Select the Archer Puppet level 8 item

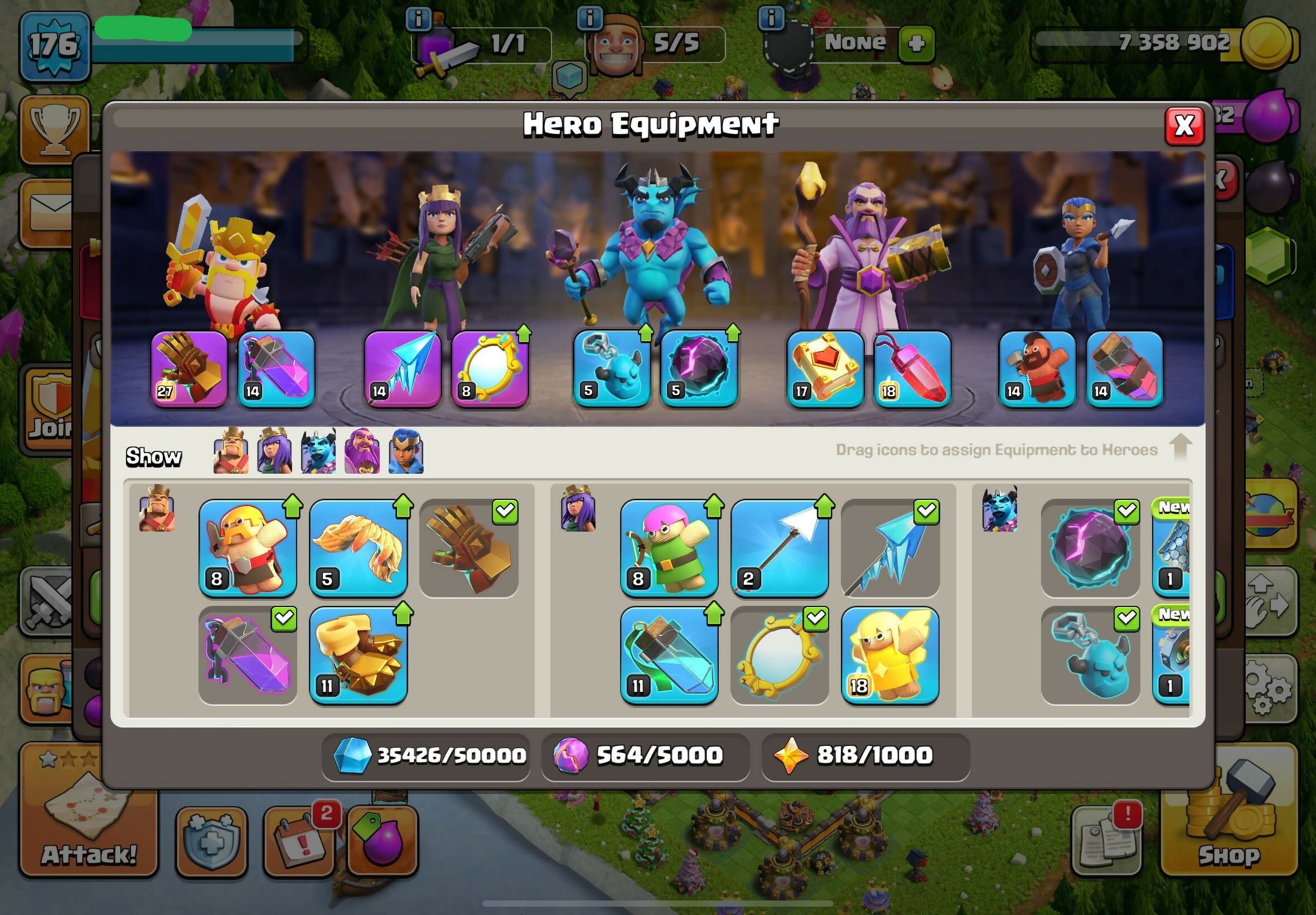point(669,548)
